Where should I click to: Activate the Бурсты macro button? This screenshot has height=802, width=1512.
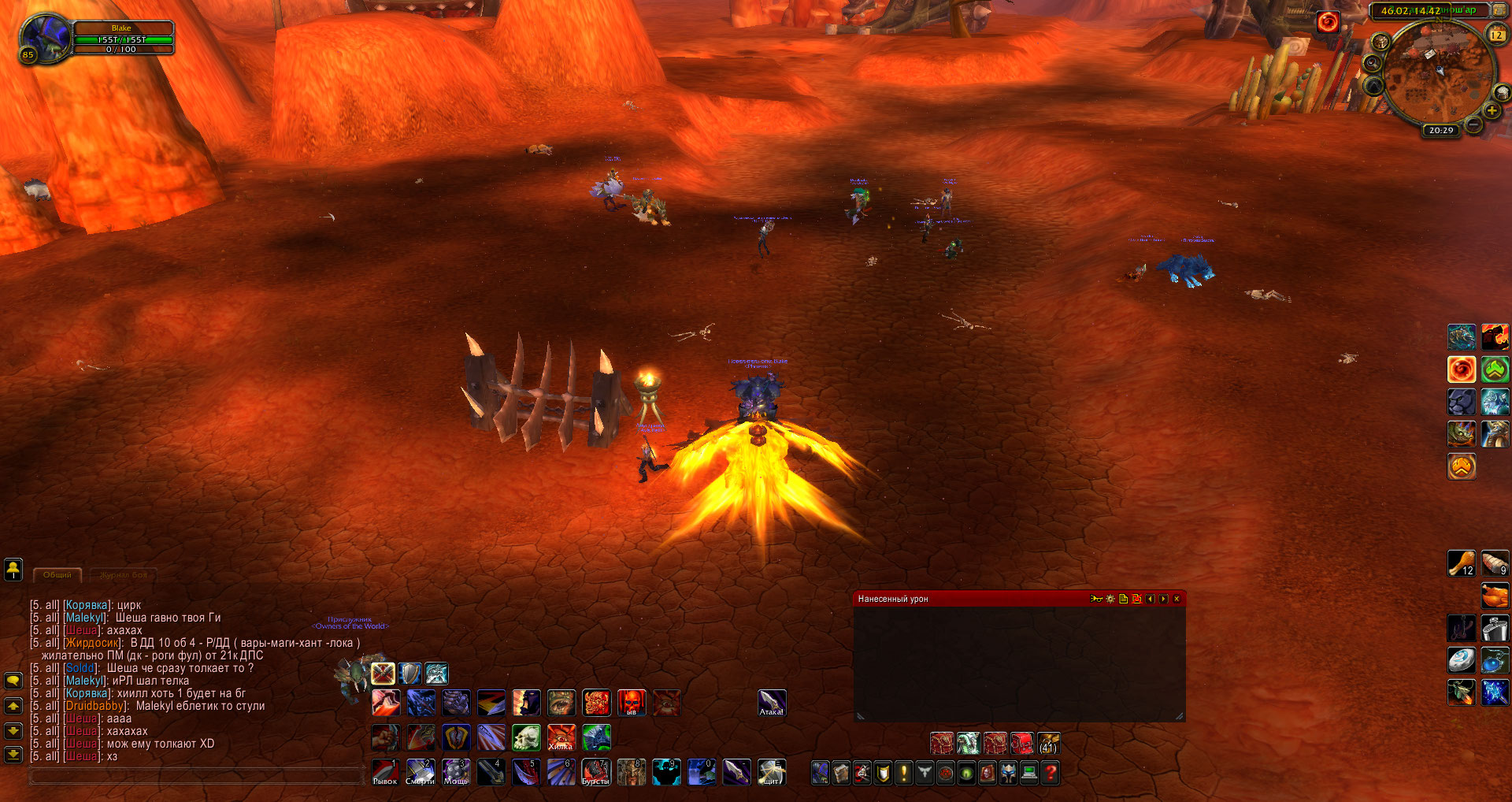click(596, 772)
